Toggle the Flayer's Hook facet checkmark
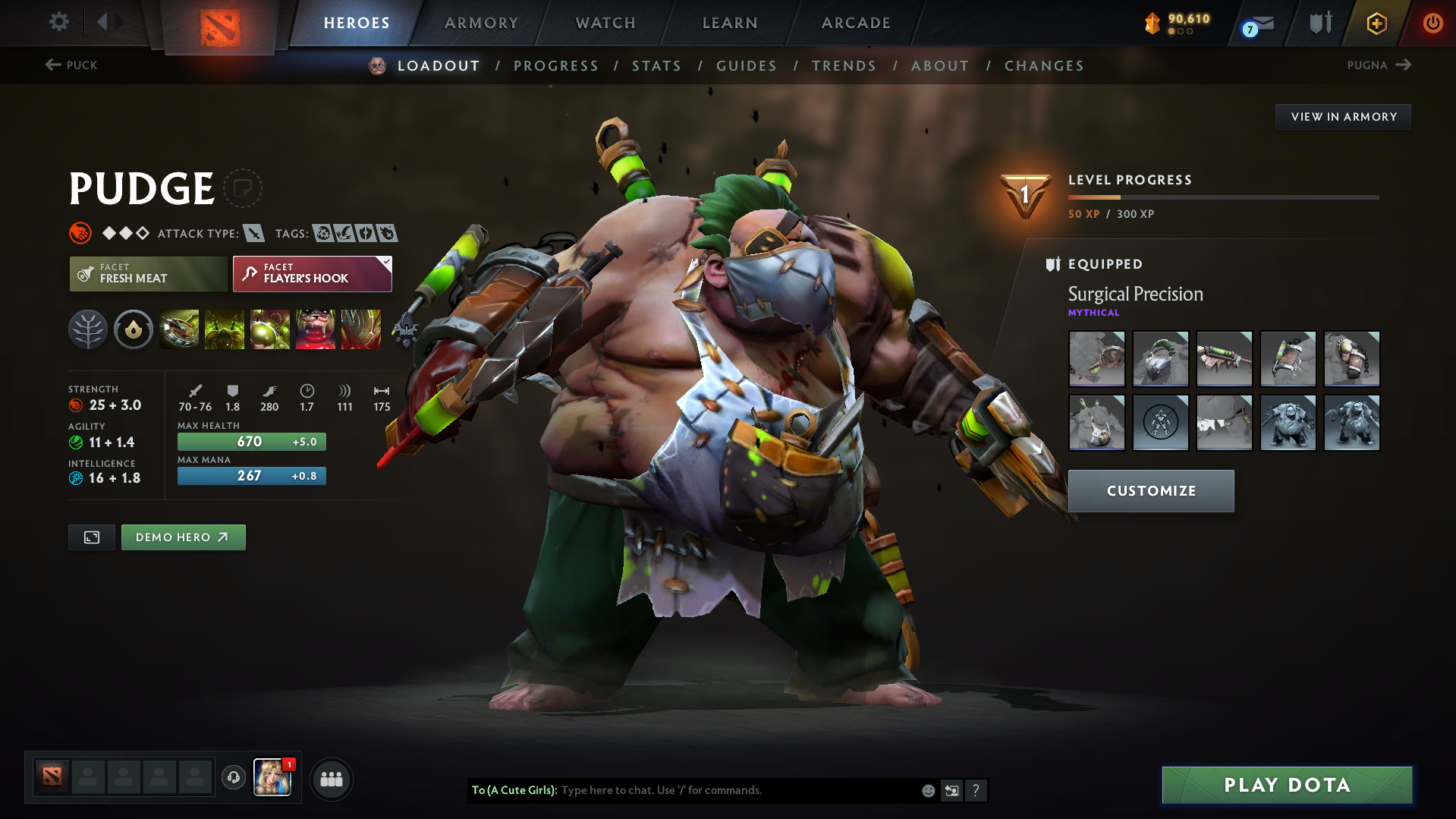The image size is (1456, 819). (386, 263)
